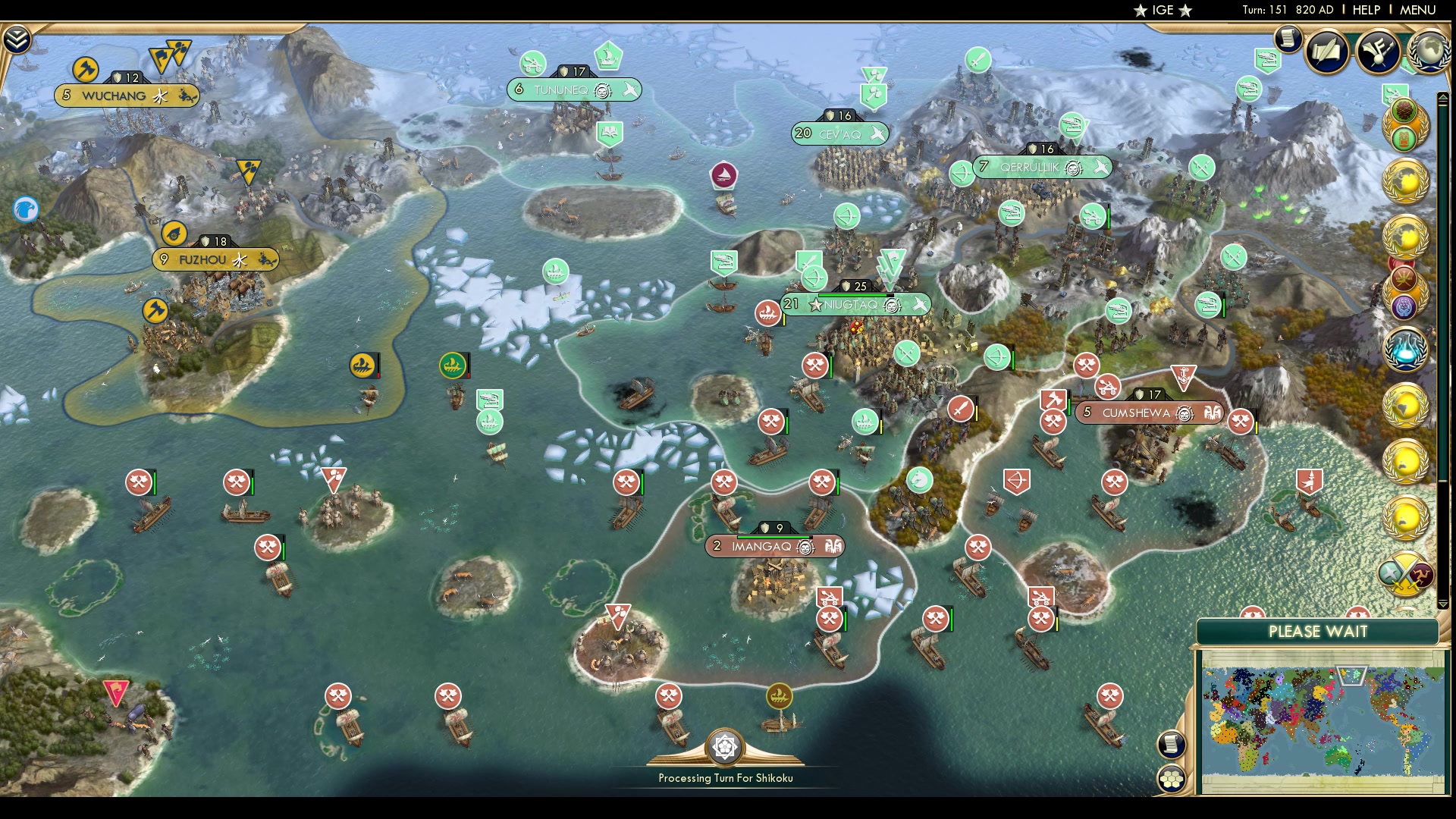Open the HELP menu
Screen dimensions: 1456x819
tap(1365, 10)
